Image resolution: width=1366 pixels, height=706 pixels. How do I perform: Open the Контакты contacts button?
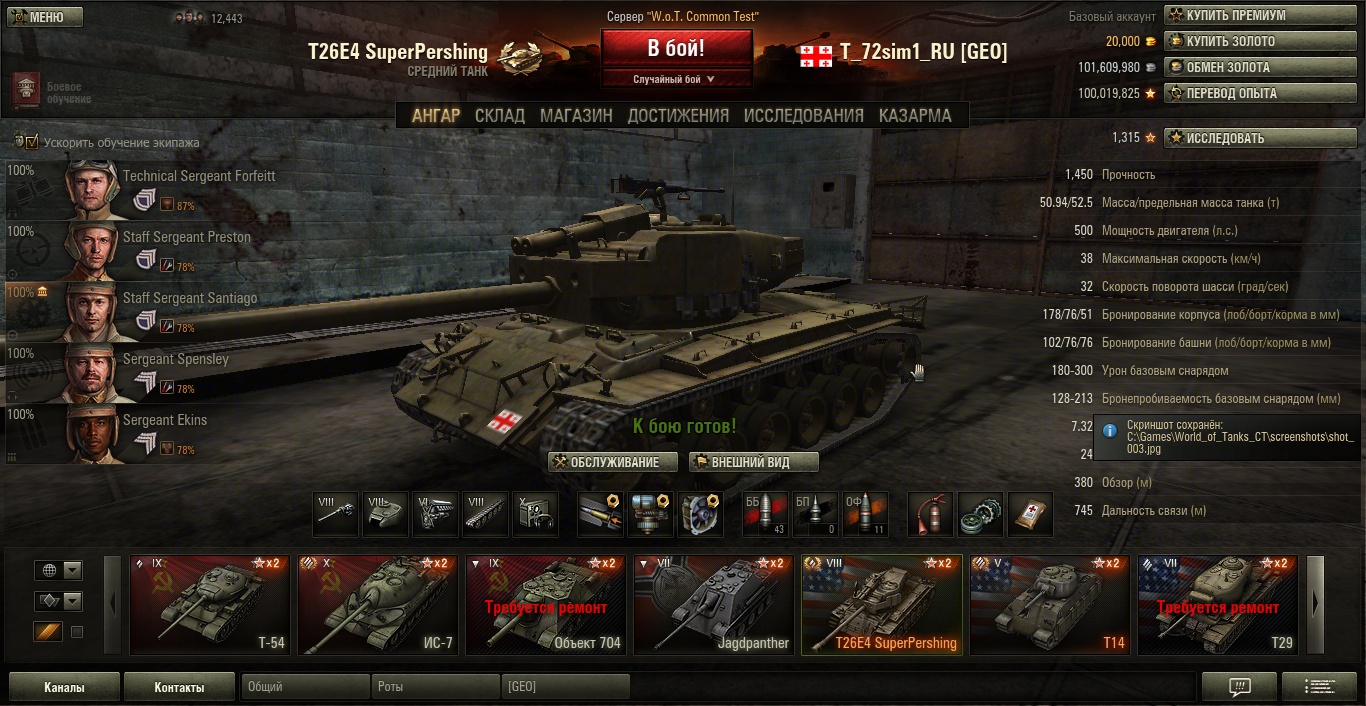click(179, 687)
